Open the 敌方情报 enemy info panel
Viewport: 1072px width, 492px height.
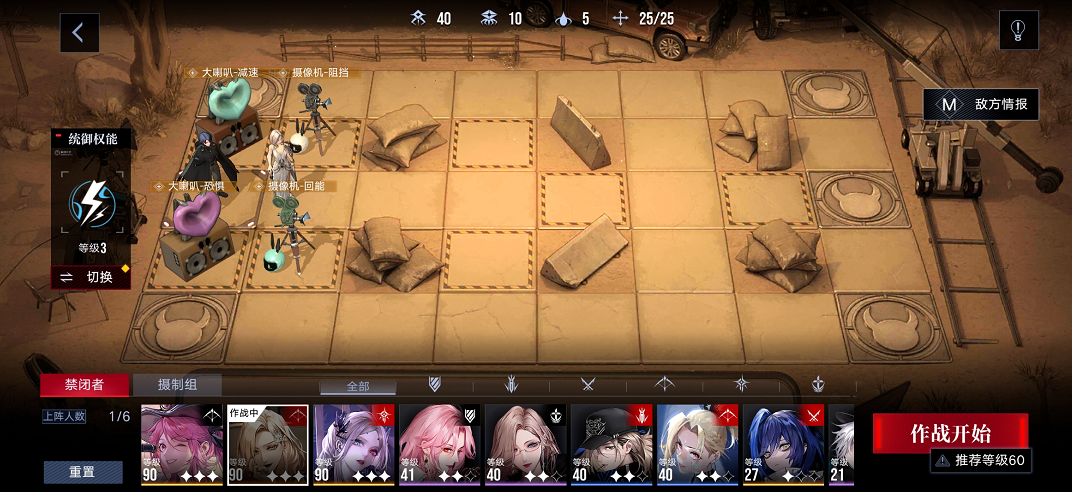coord(980,103)
